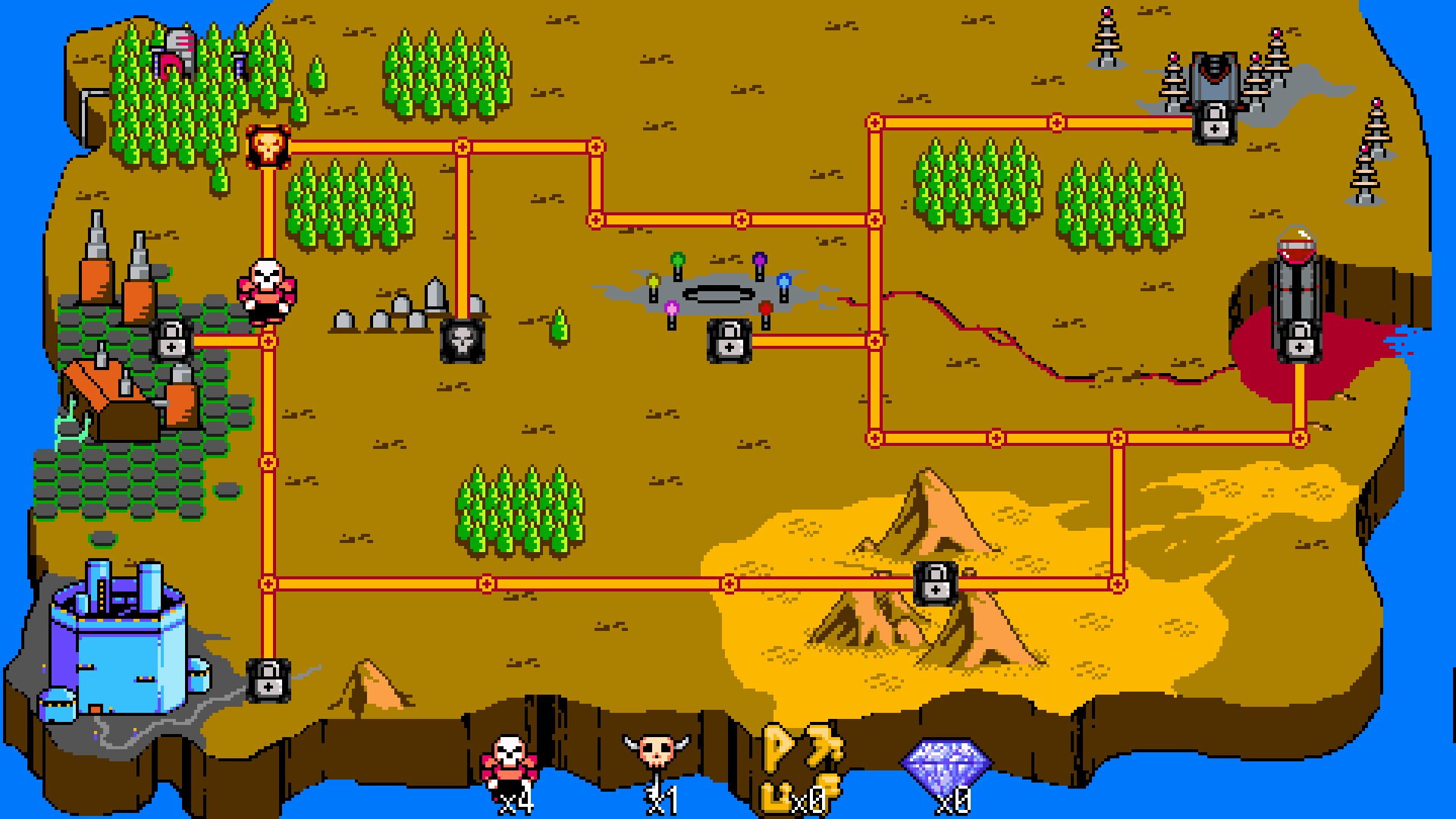Click the player knight standing on the map
Screen dimensions: 1456x819
coord(267,292)
